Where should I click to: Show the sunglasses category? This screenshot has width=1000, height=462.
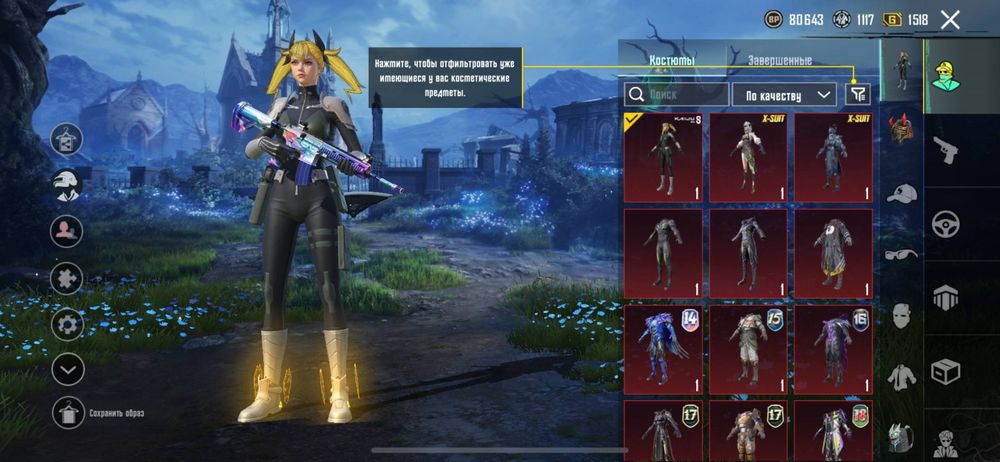(x=902, y=255)
